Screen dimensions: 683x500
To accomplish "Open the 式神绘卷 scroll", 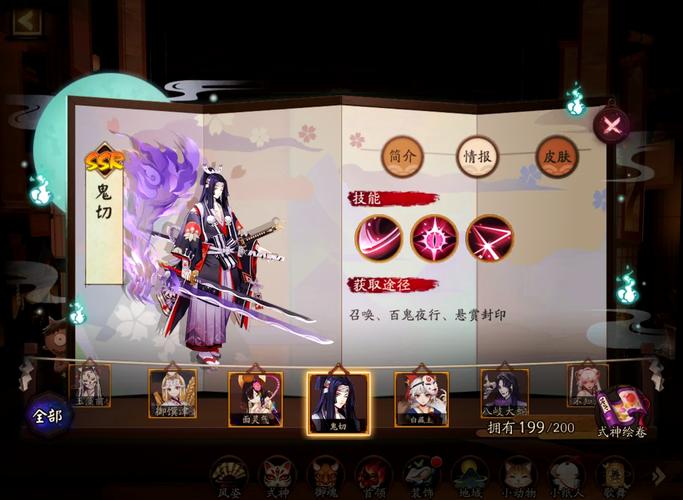I will [622, 412].
